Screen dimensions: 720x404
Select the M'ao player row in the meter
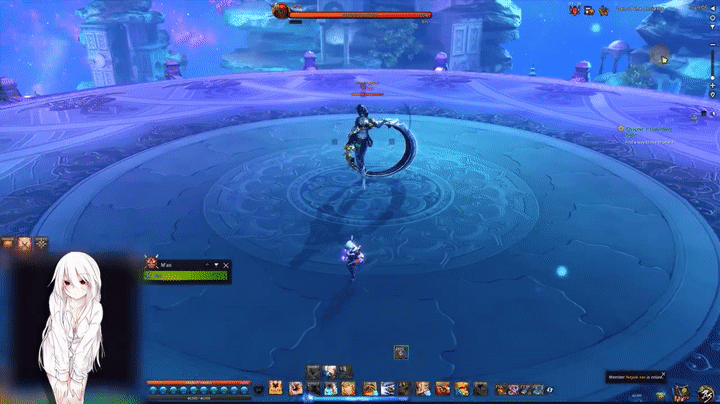(187, 275)
